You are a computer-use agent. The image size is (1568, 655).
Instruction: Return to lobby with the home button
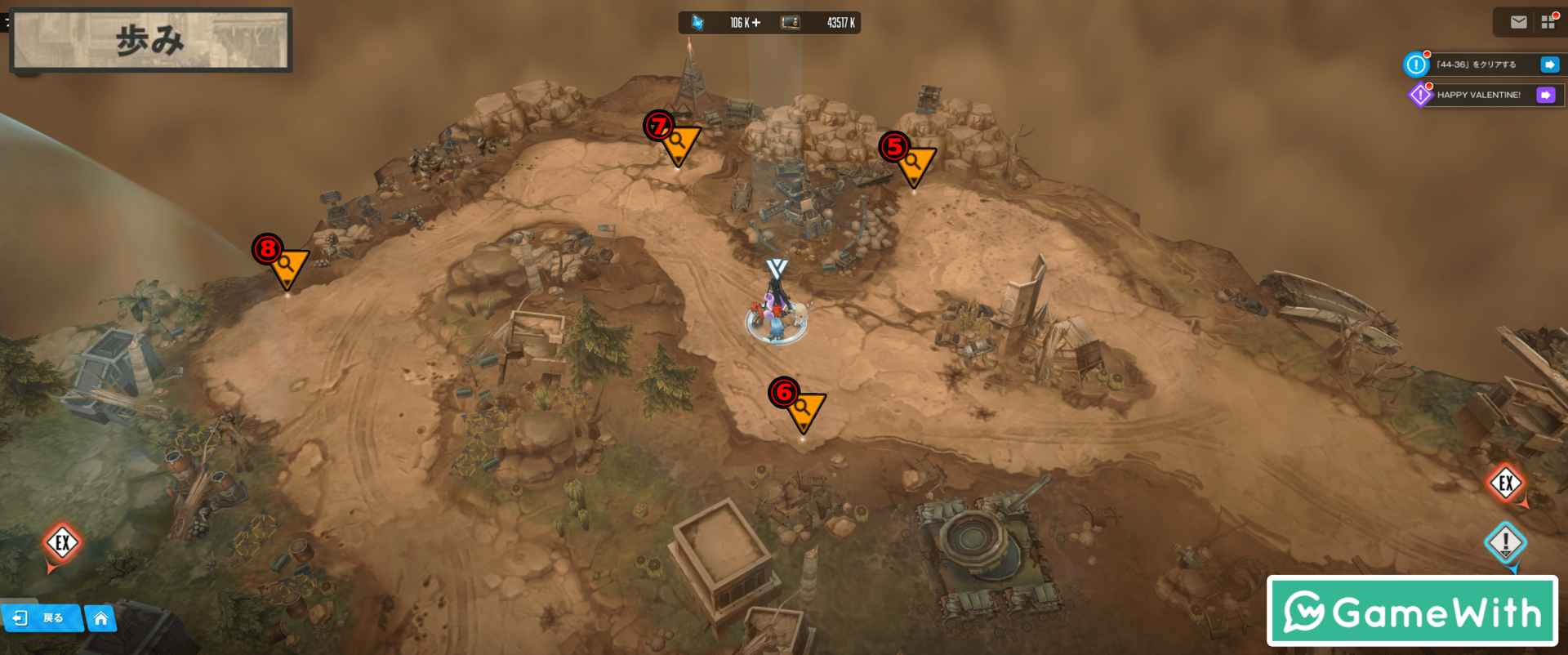[x=100, y=618]
